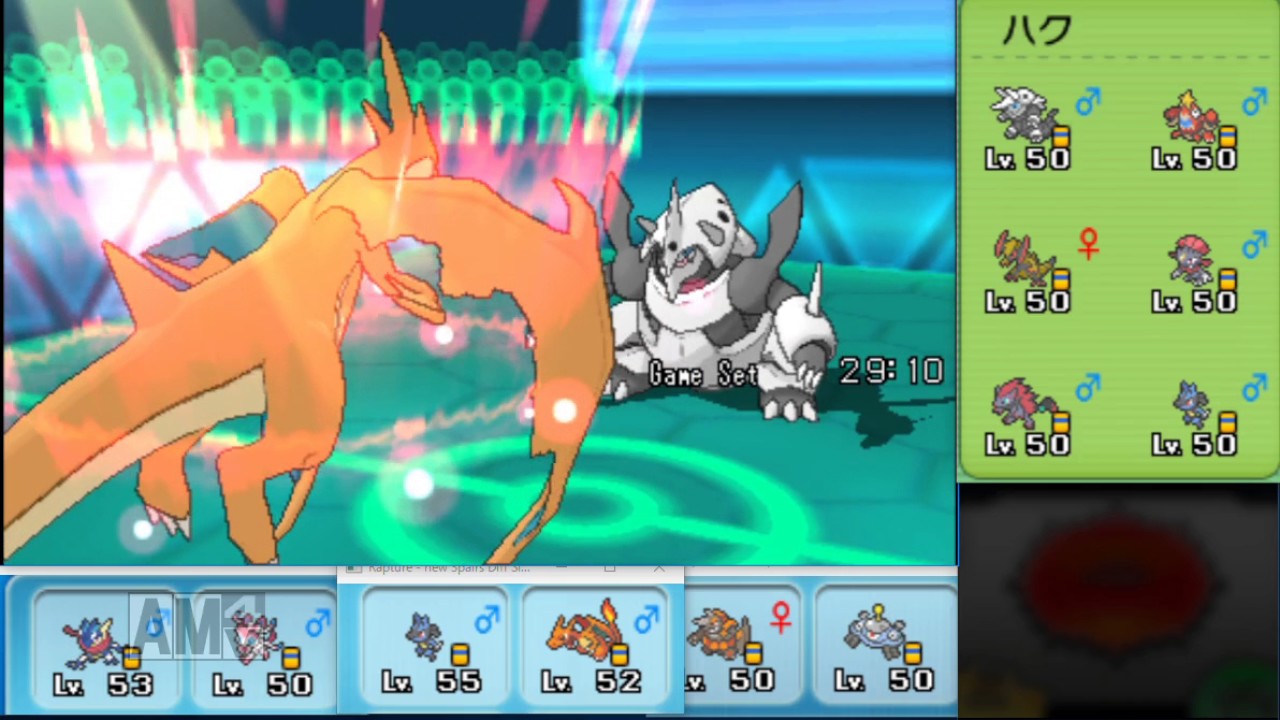The width and height of the screenshot is (1280, 720).
Task: Click the male gender symbol beside Sylveon
Action: click(x=319, y=621)
